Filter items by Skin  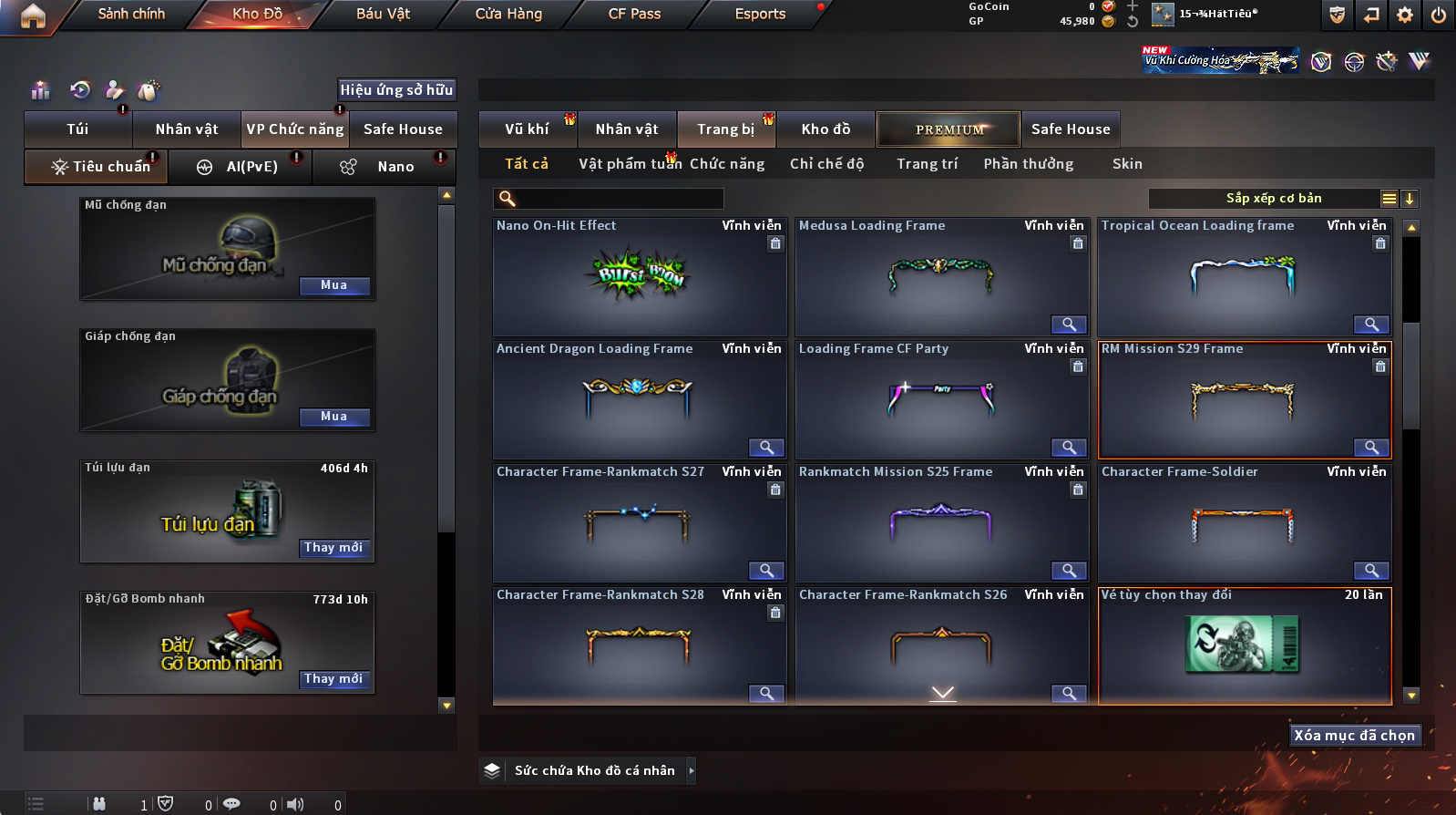(1127, 164)
